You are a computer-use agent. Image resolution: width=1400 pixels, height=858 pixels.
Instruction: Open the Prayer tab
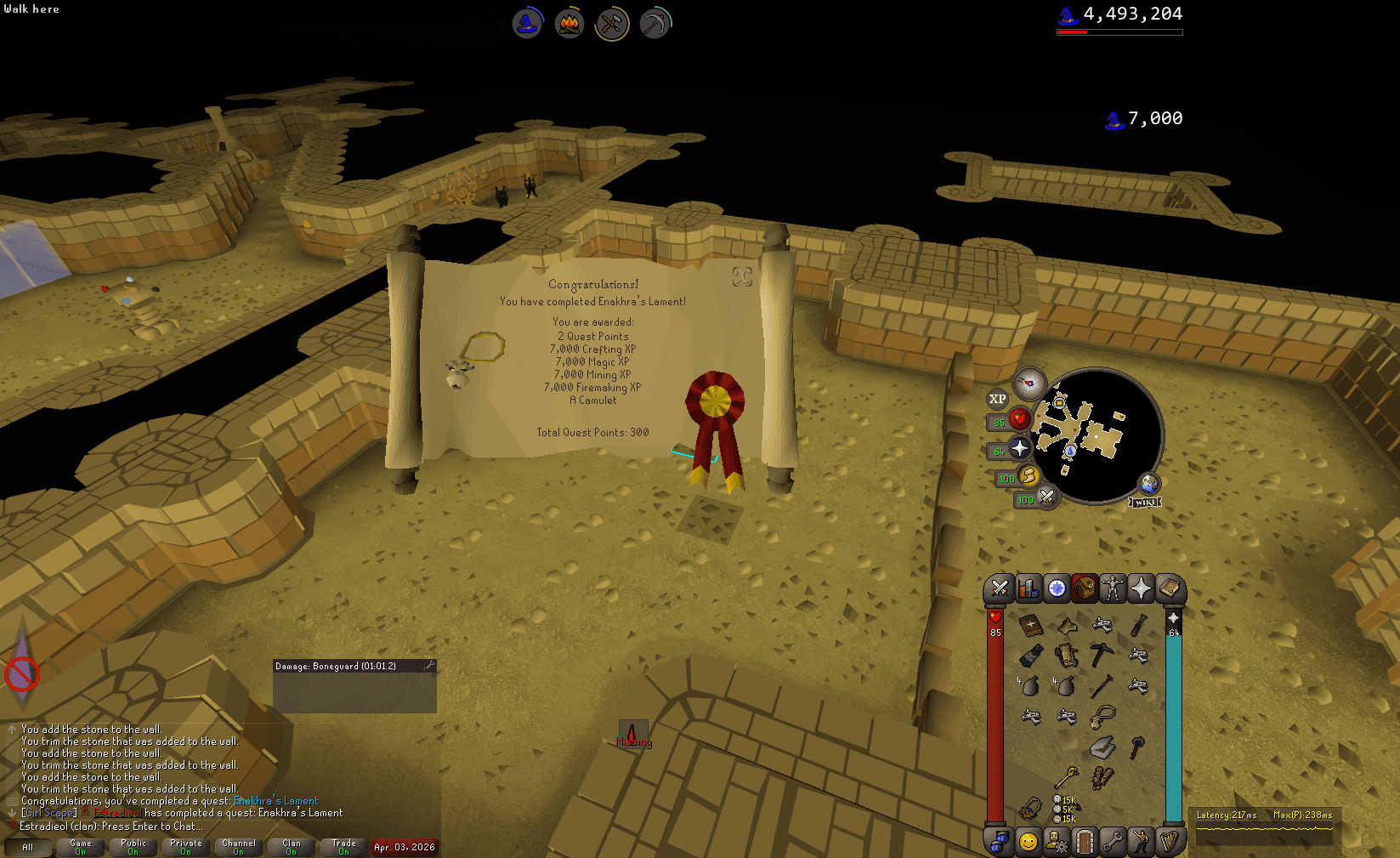1141,588
